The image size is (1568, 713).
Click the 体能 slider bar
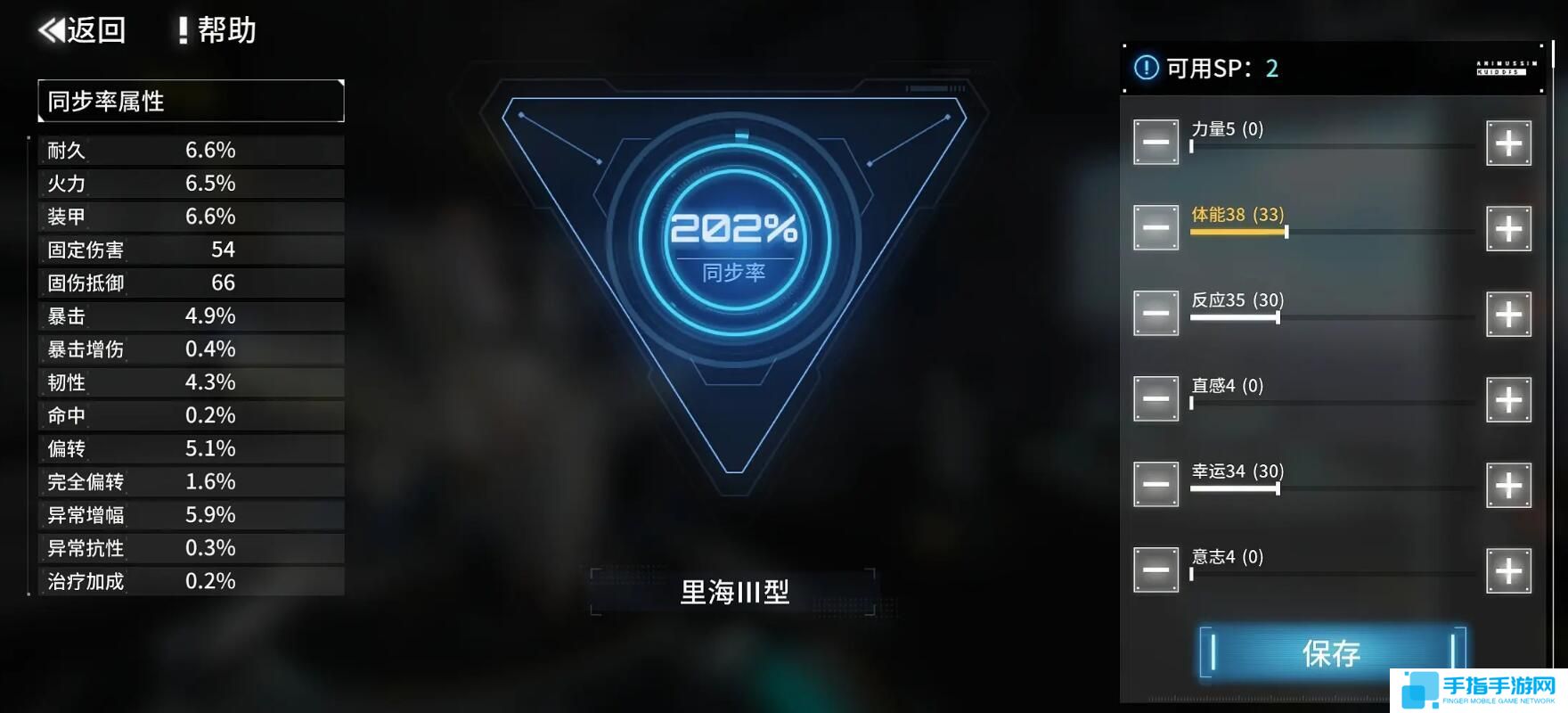(x=1331, y=232)
